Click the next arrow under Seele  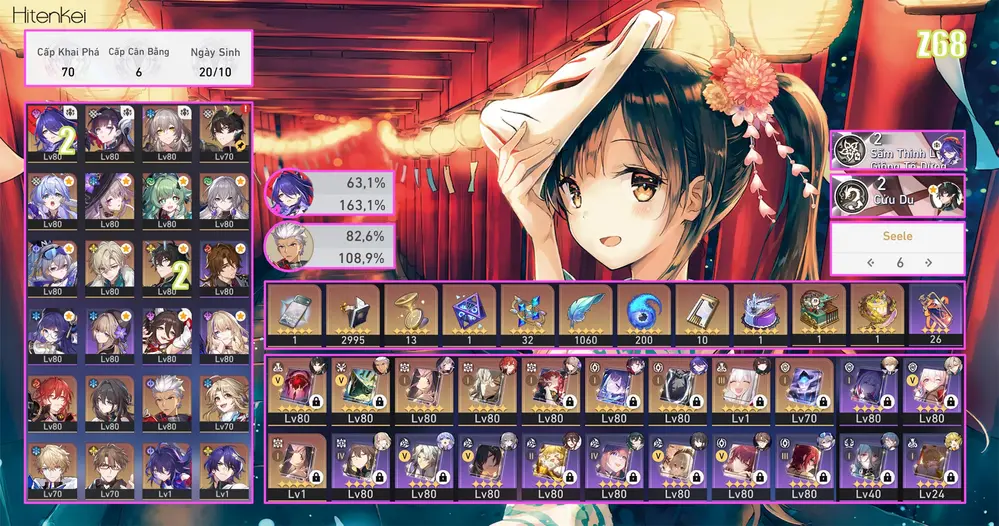point(928,262)
